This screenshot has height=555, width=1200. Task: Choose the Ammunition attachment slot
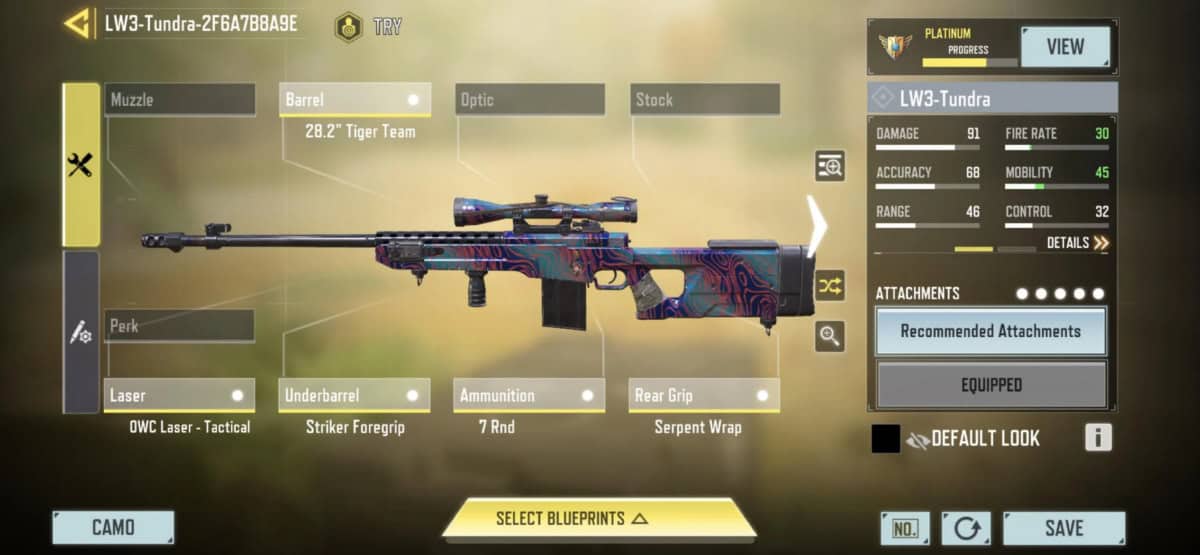click(x=530, y=395)
